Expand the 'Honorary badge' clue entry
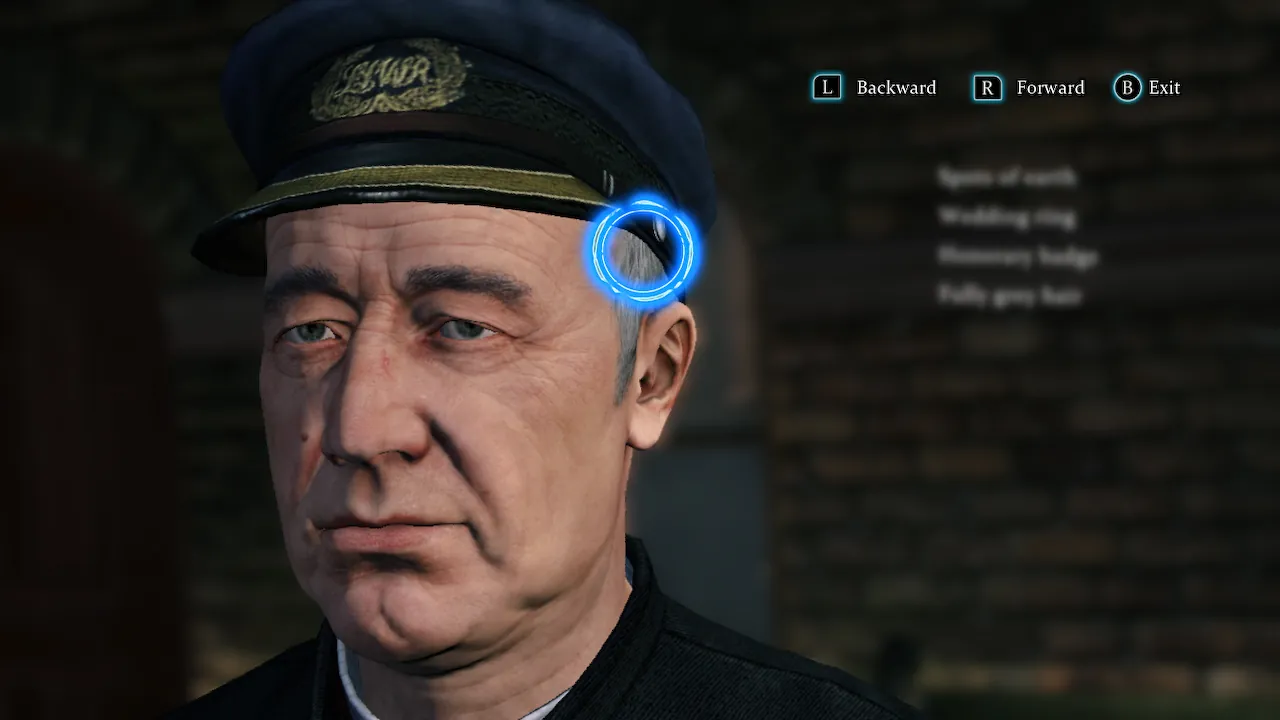1280x720 pixels. [x=1017, y=257]
